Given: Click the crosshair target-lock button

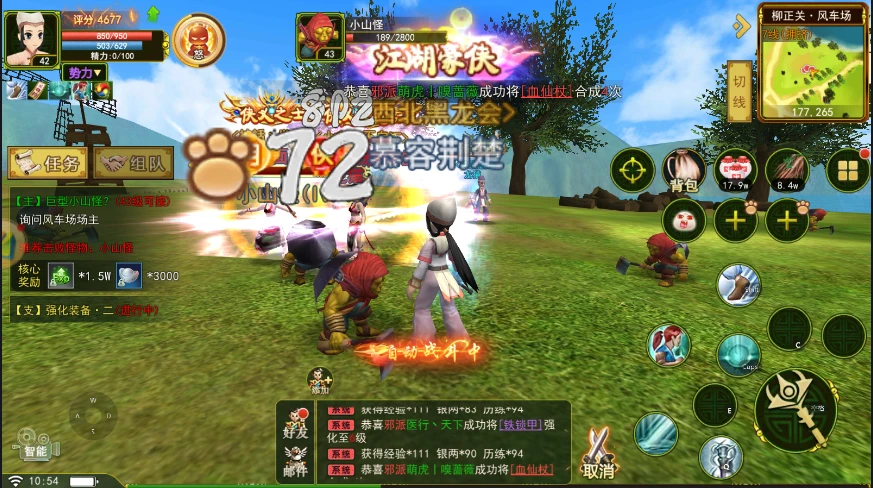Looking at the screenshot, I should pos(632,169).
